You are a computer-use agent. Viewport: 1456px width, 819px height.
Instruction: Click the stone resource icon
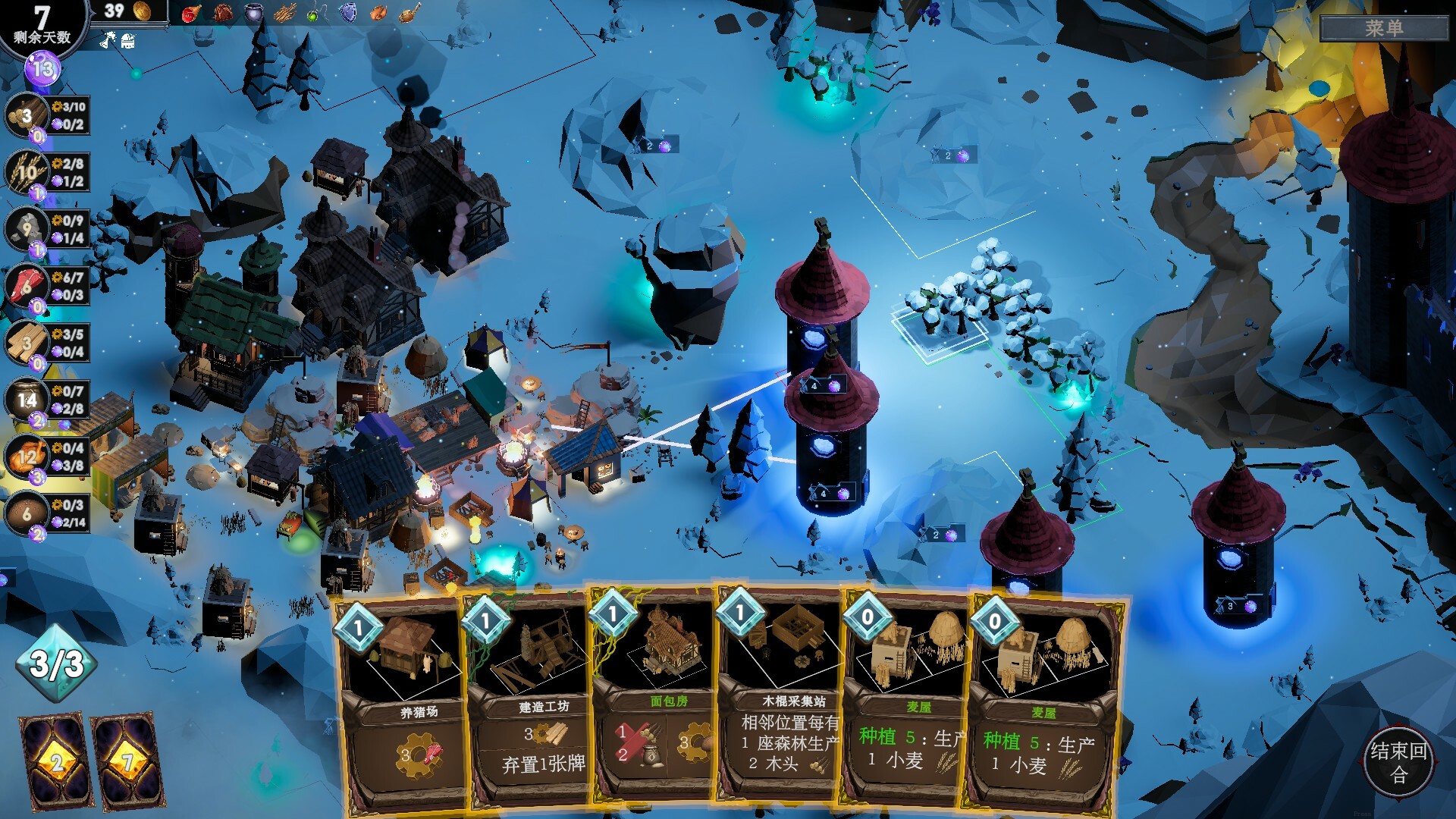pos(27,229)
